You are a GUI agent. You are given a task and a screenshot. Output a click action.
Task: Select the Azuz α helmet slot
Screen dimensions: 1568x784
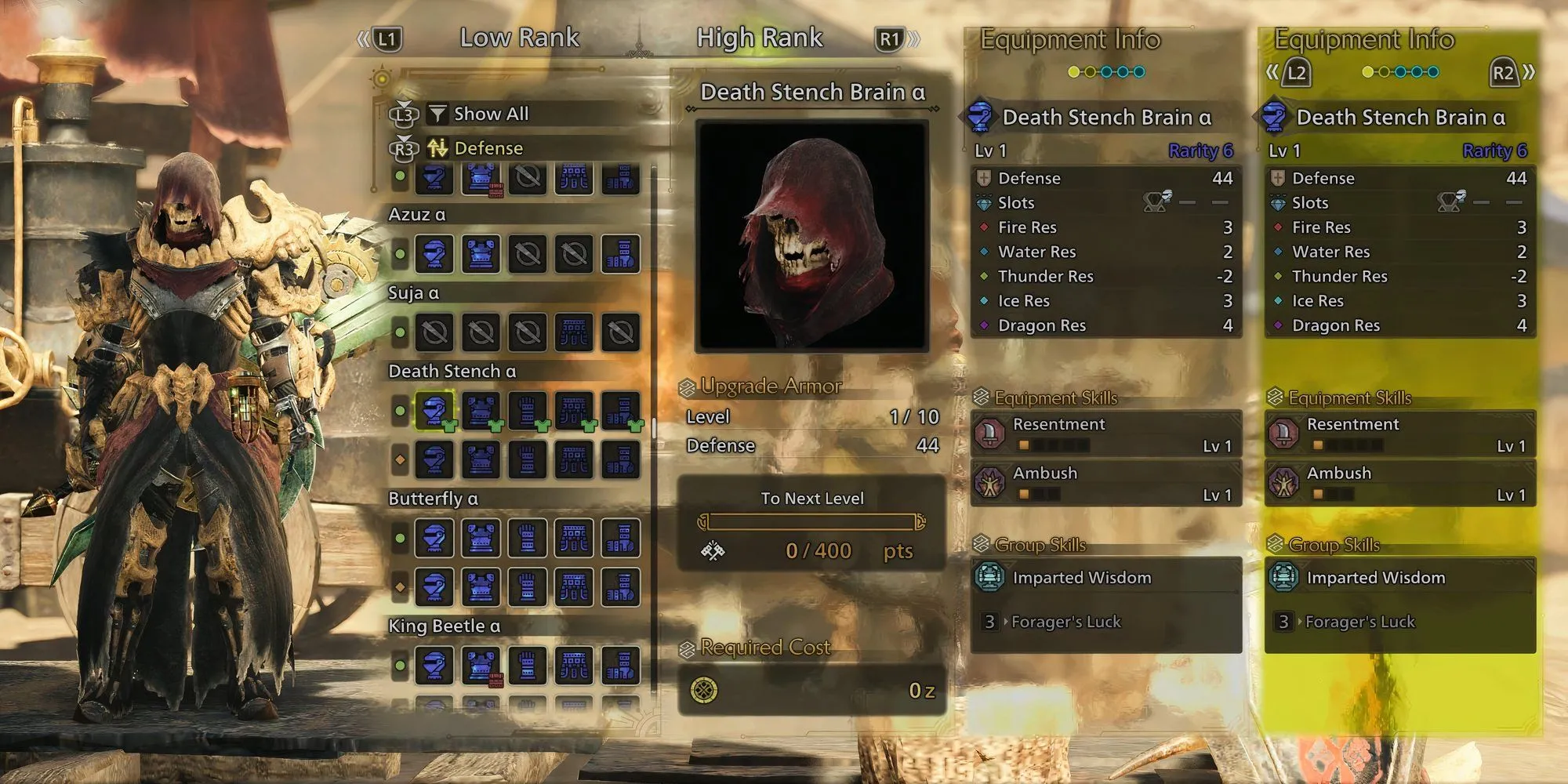[x=434, y=254]
